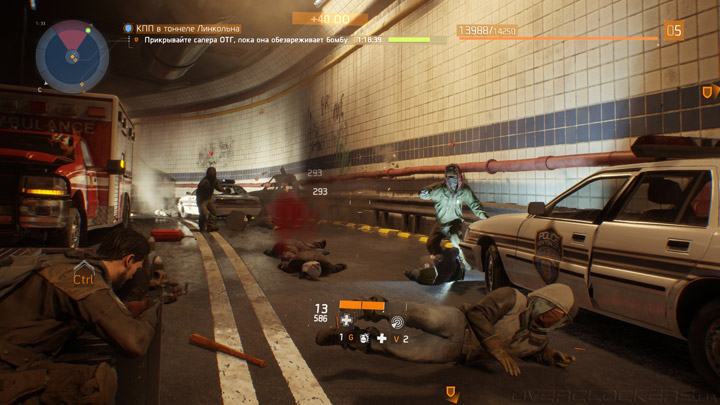Screen dimensions: 720x405
Task: Use the medkit cross icon
Action: 381,339
